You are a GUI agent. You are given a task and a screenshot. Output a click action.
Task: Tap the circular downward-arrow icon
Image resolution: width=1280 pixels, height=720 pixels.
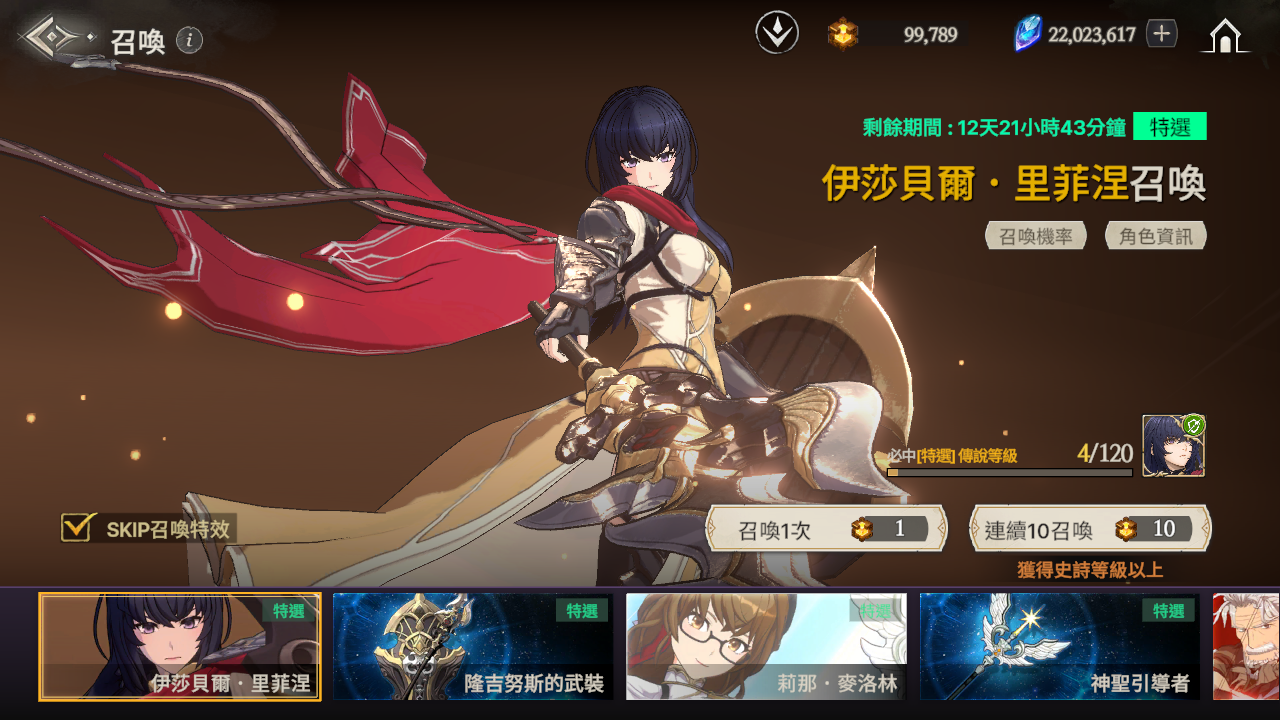click(x=777, y=34)
